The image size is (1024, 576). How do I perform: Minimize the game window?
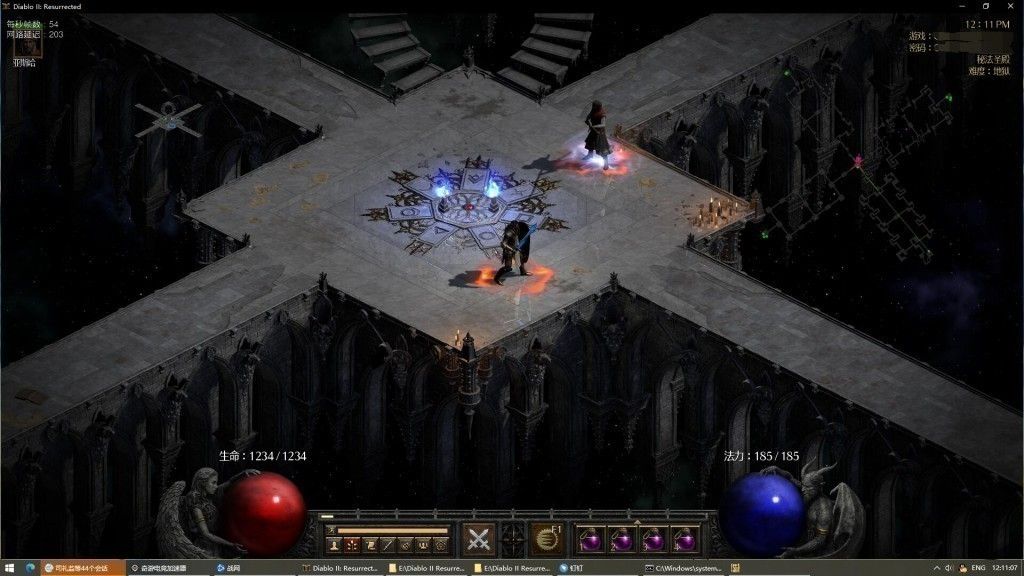[958, 6]
